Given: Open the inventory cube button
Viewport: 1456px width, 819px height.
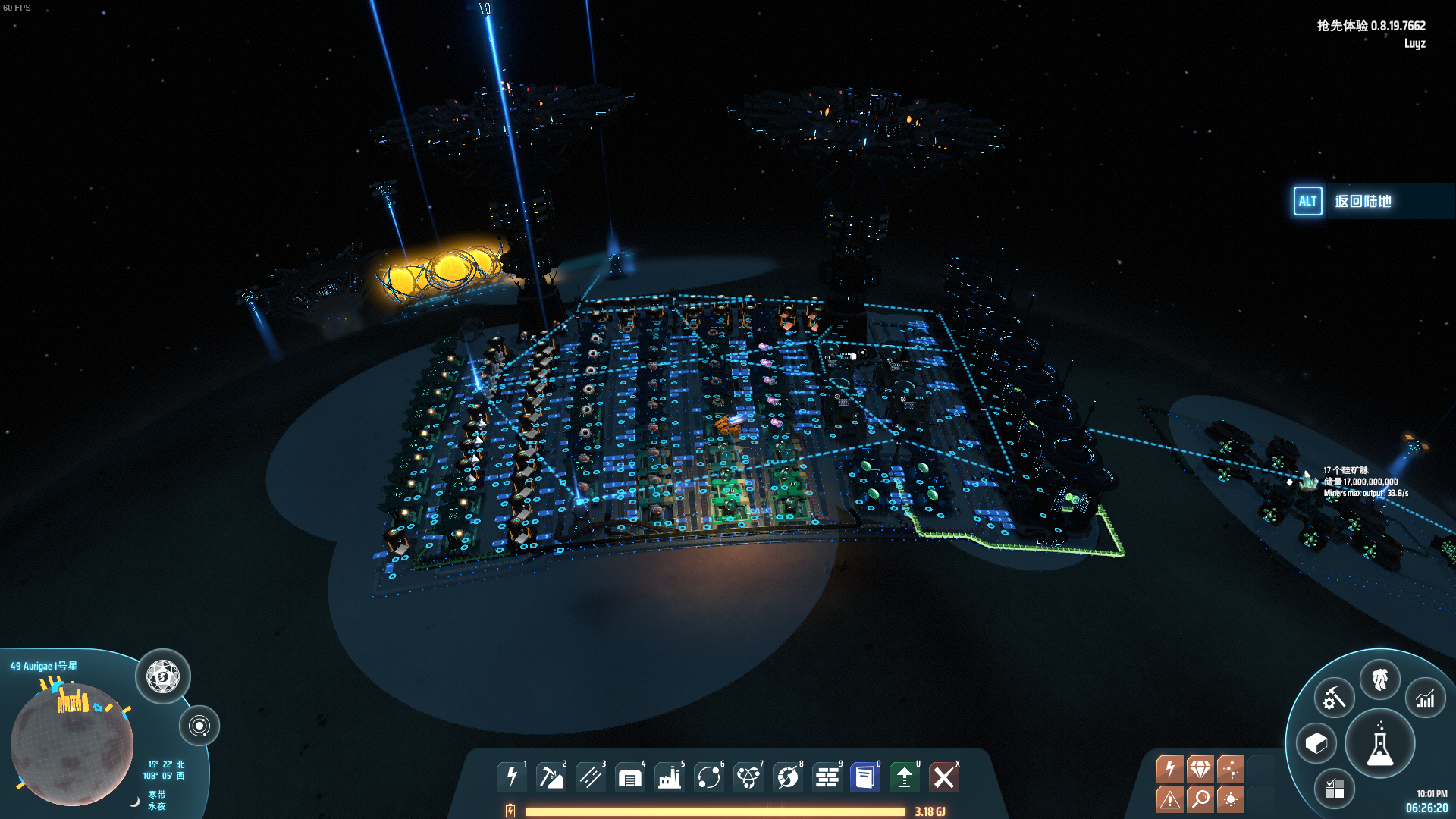Looking at the screenshot, I should [x=1316, y=743].
